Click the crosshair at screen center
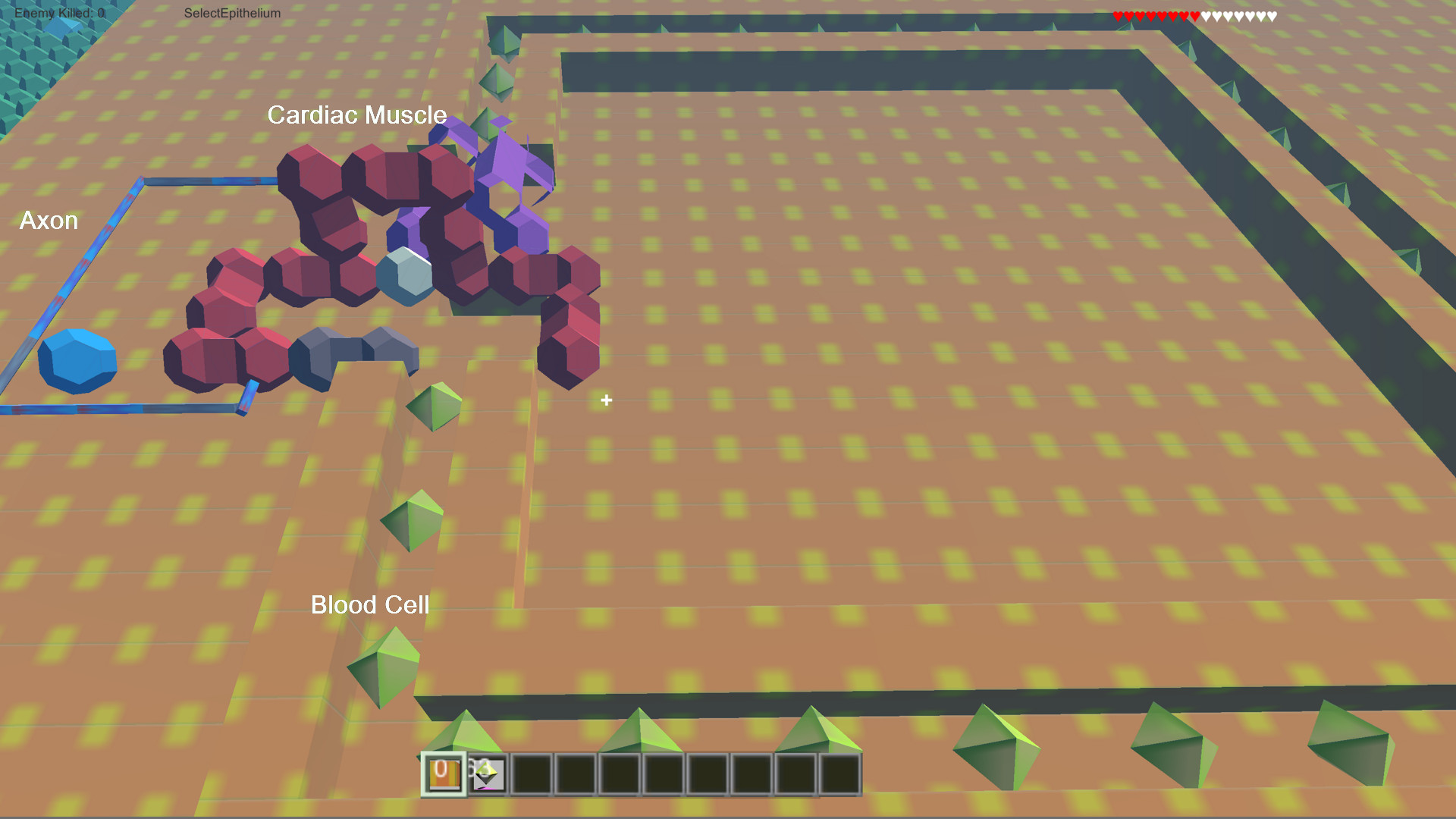Viewport: 1456px width, 819px height. (x=606, y=400)
